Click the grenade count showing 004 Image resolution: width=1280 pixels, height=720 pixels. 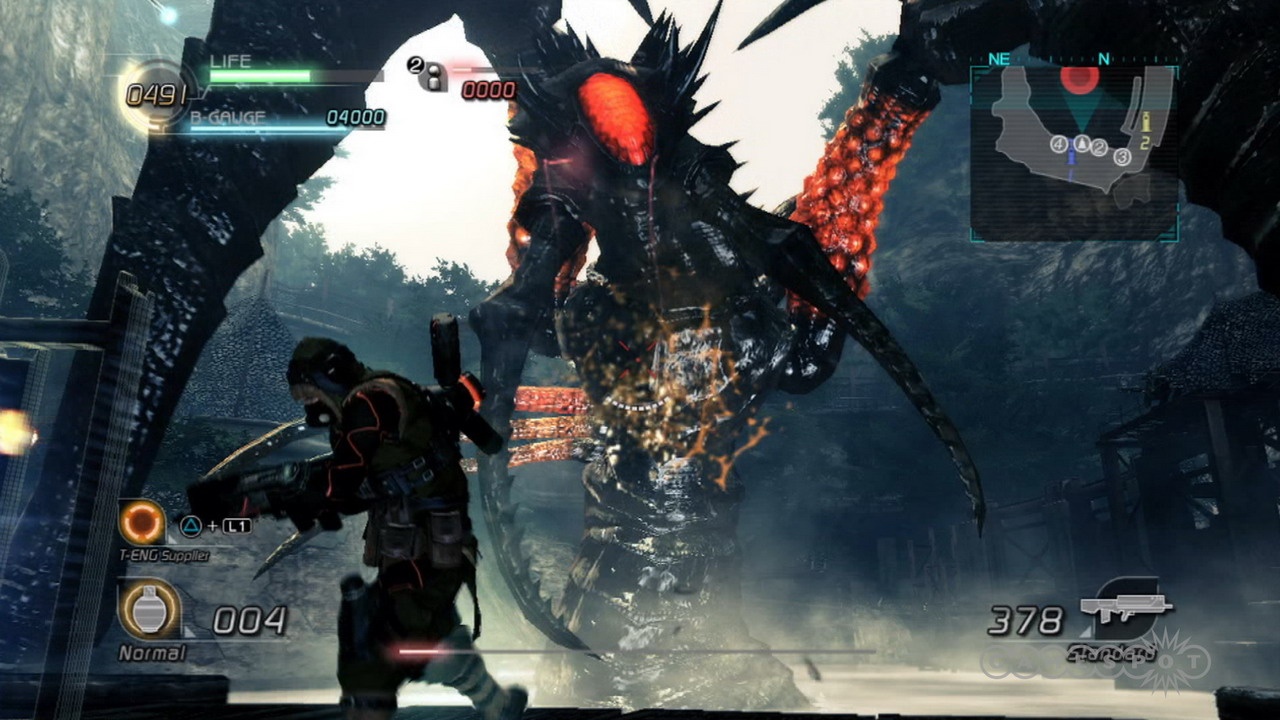[250, 620]
